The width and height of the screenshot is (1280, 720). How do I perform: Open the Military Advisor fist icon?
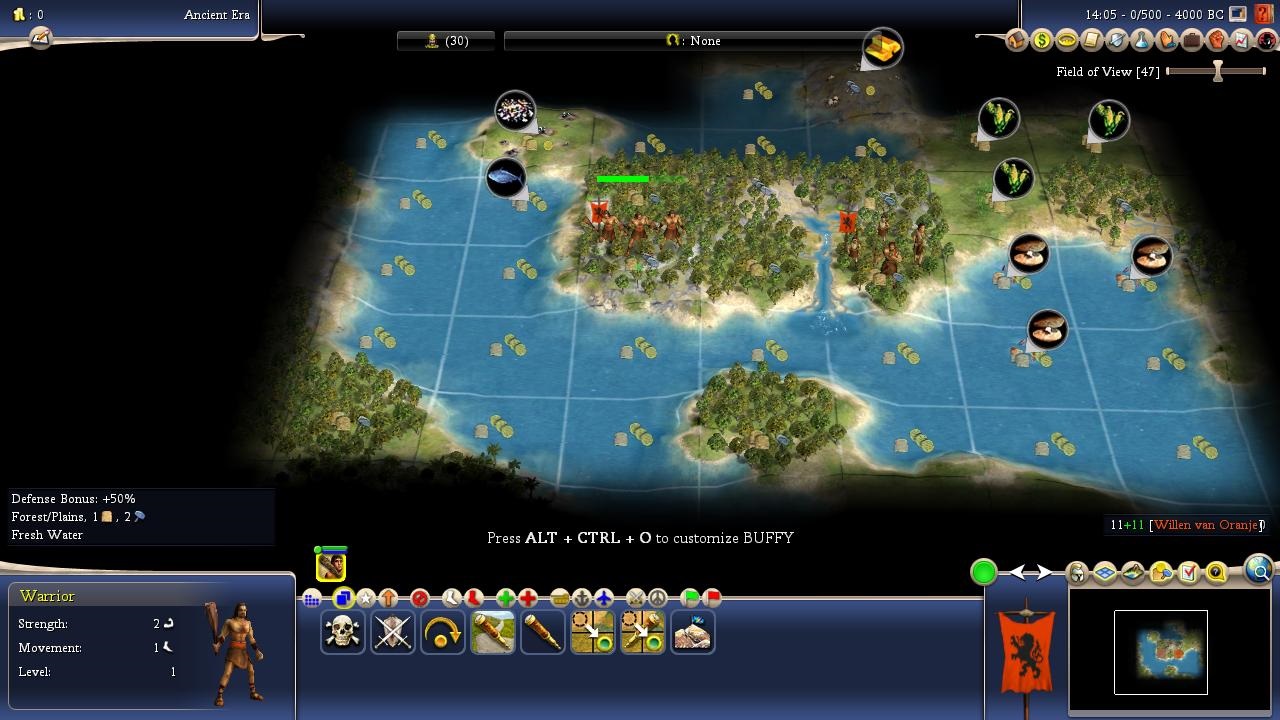(x=1216, y=41)
